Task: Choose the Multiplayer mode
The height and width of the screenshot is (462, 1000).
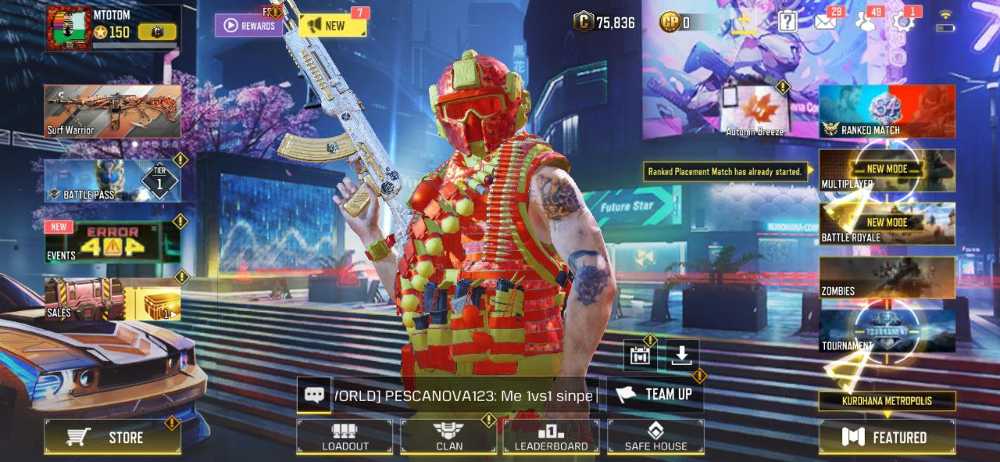Action: [x=887, y=171]
